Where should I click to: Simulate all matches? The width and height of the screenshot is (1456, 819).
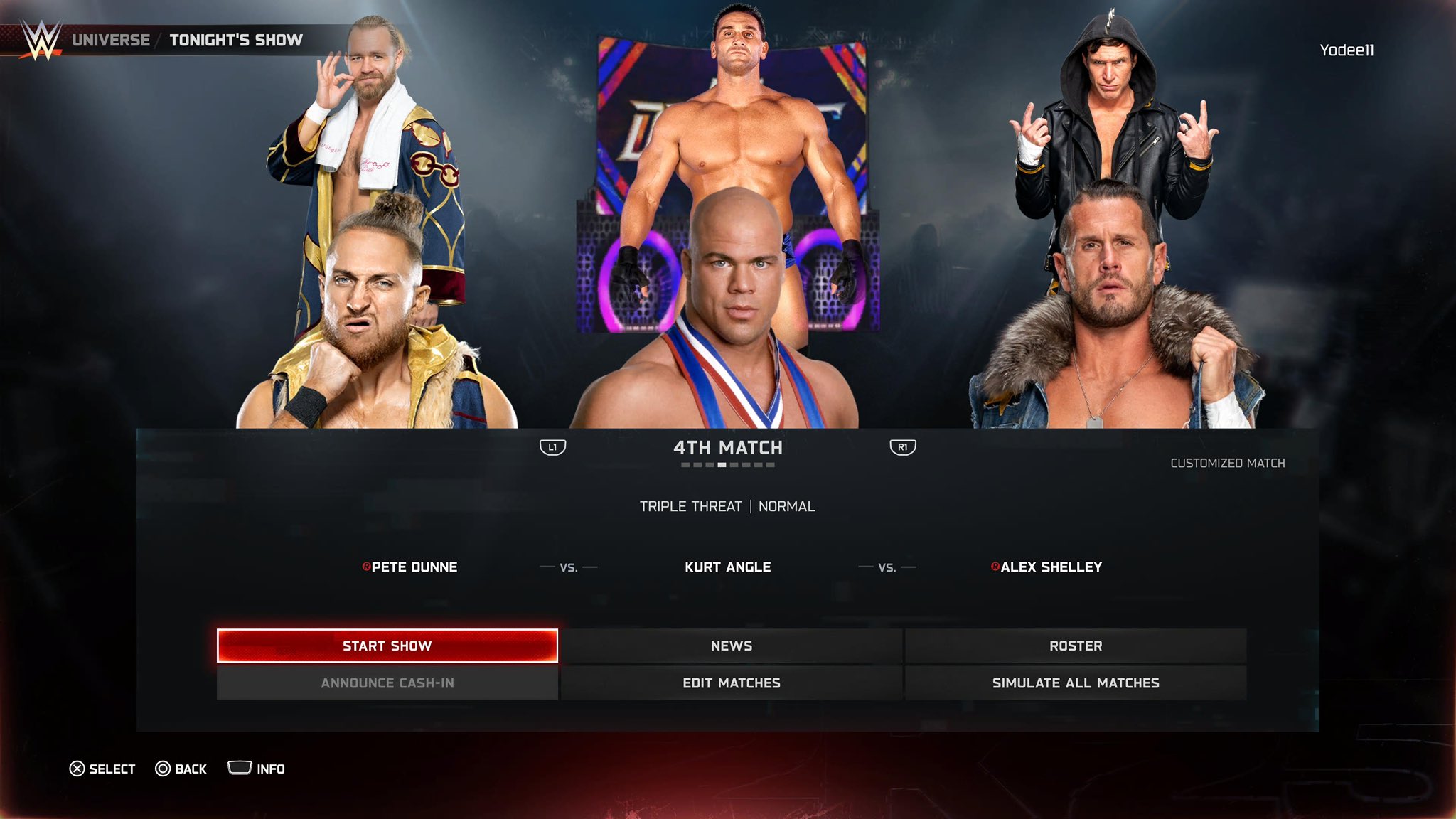1075,682
